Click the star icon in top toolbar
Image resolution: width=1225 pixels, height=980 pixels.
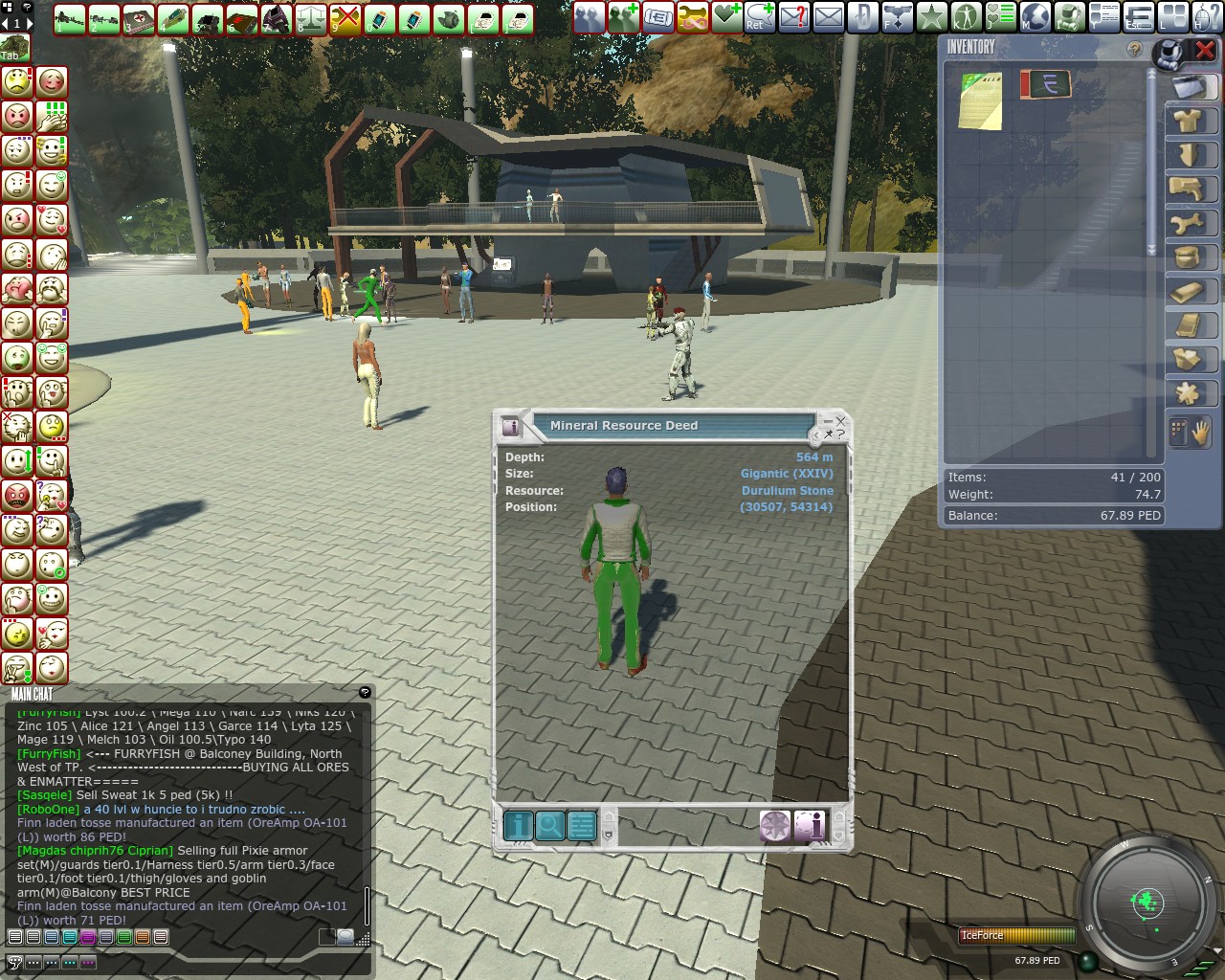point(931,16)
